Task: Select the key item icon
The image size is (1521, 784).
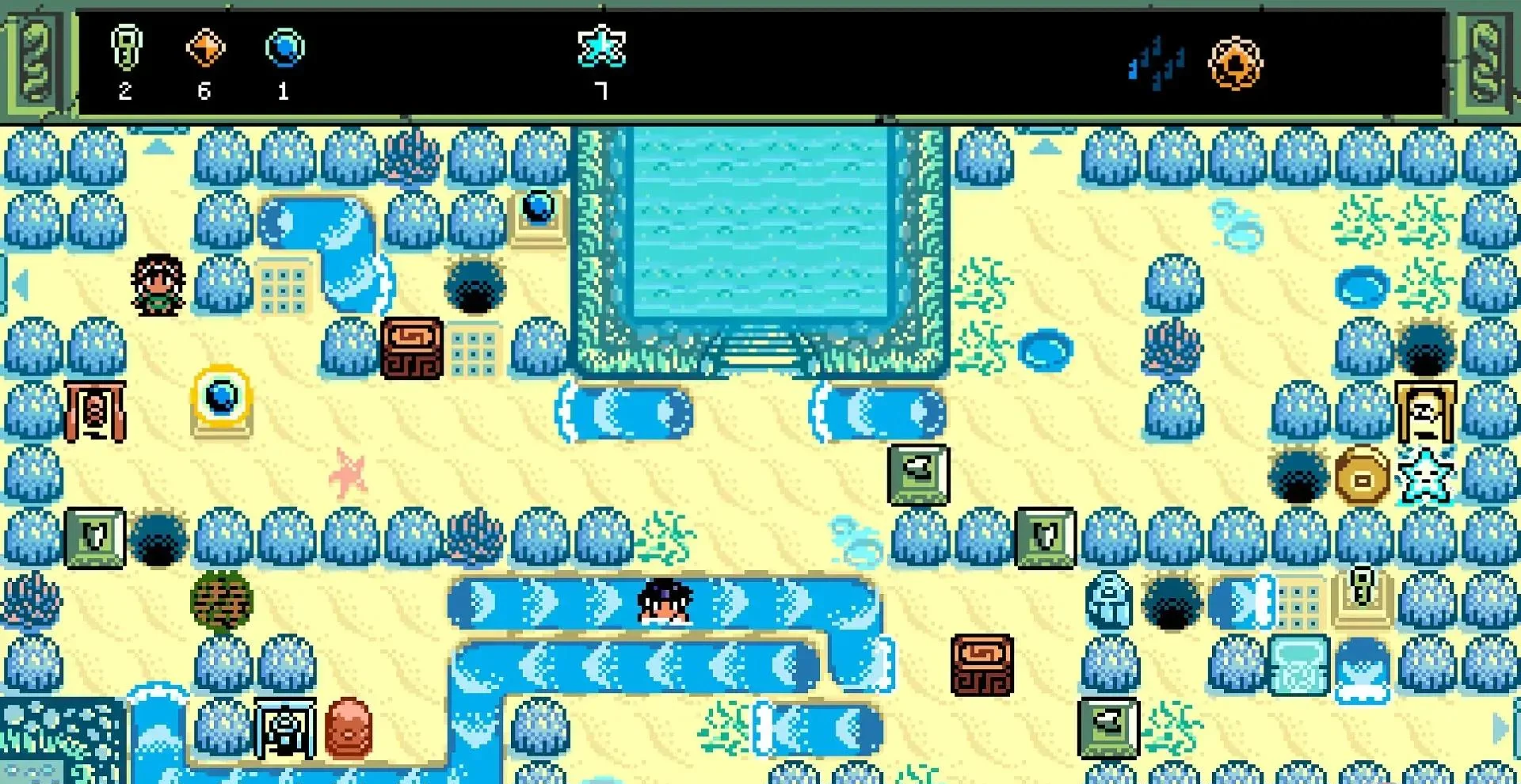Action: 126,48
